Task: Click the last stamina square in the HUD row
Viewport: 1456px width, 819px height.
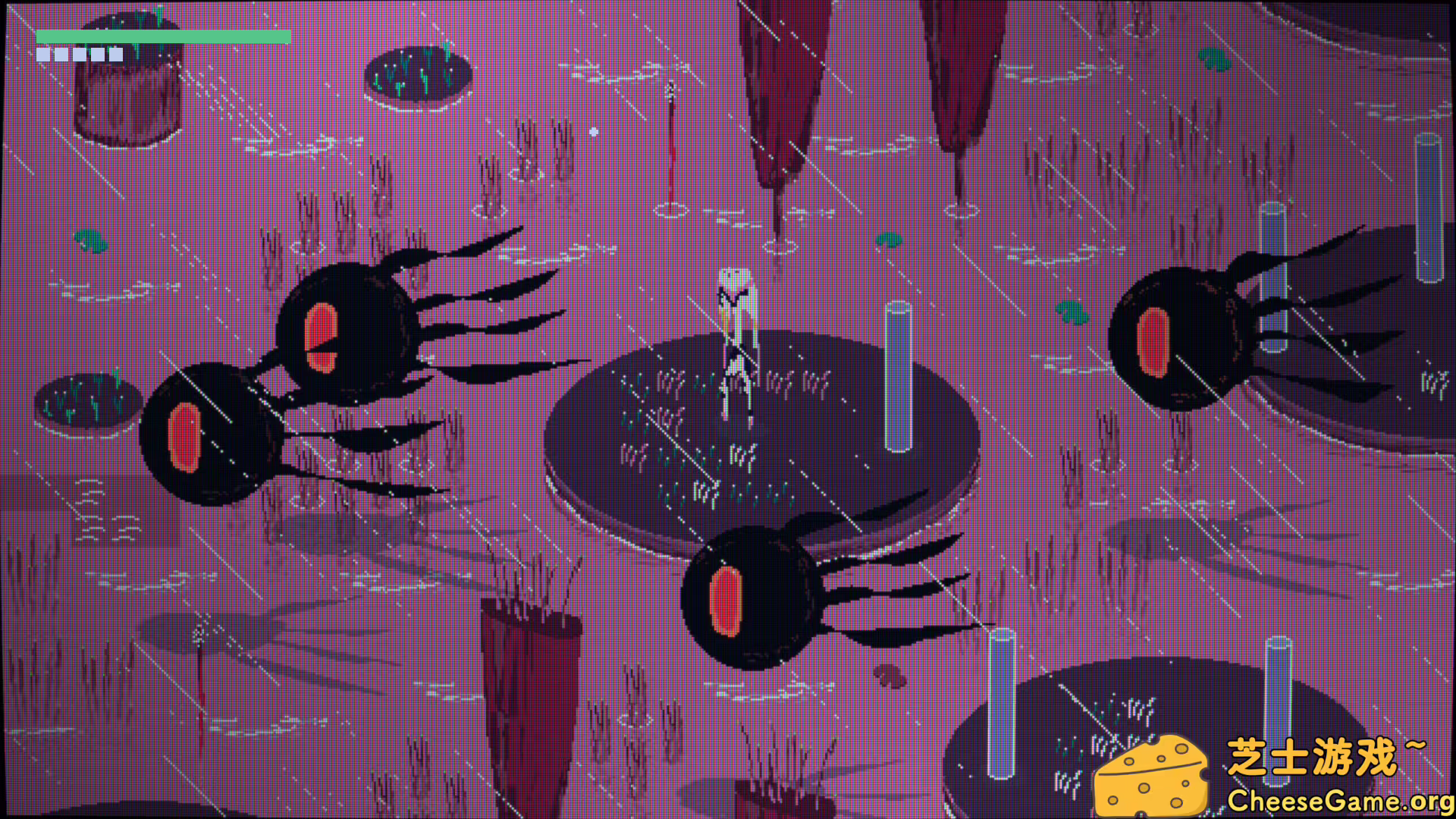Action: [115, 53]
